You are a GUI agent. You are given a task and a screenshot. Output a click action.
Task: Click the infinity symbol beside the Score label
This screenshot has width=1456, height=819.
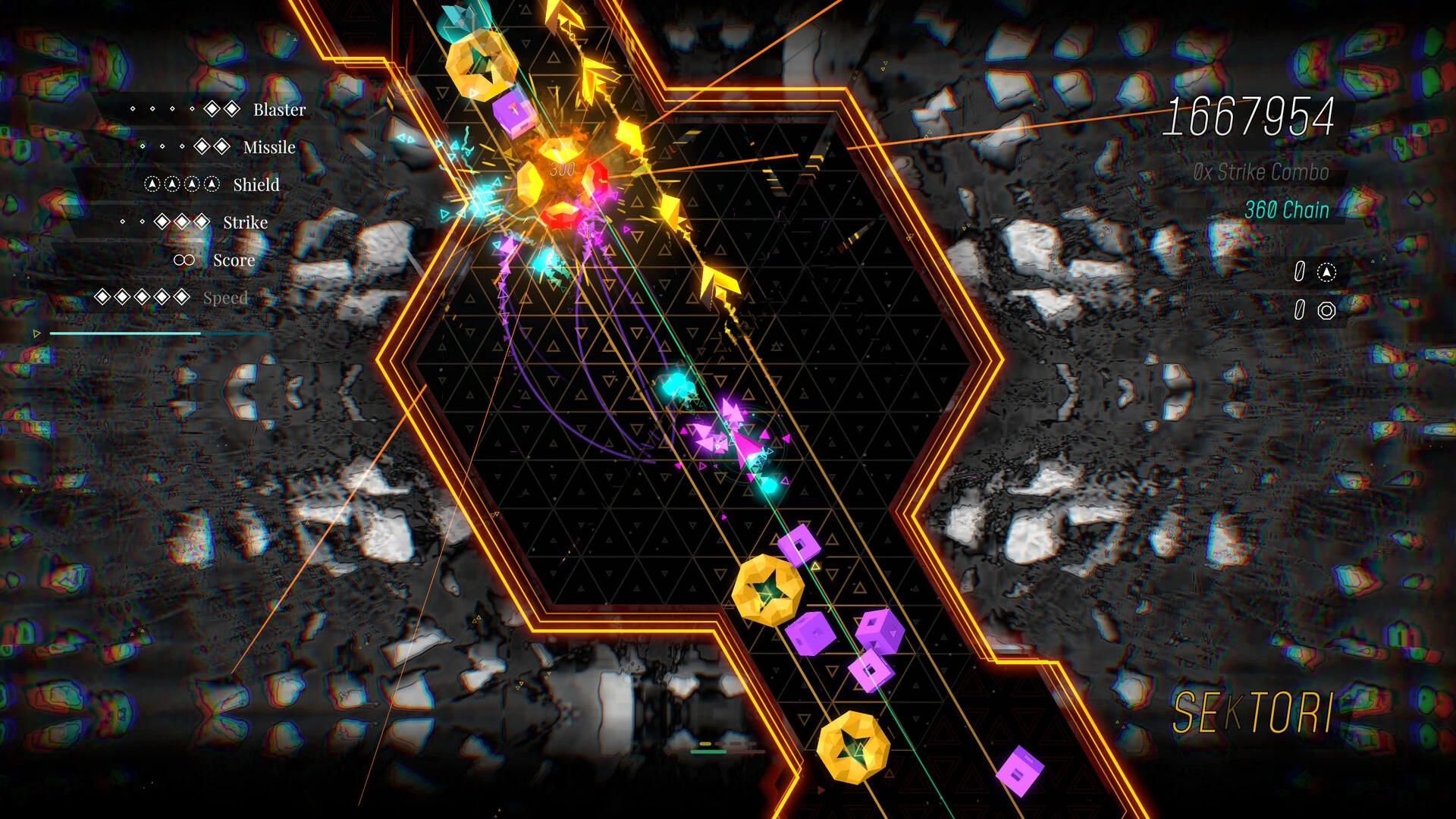184,260
